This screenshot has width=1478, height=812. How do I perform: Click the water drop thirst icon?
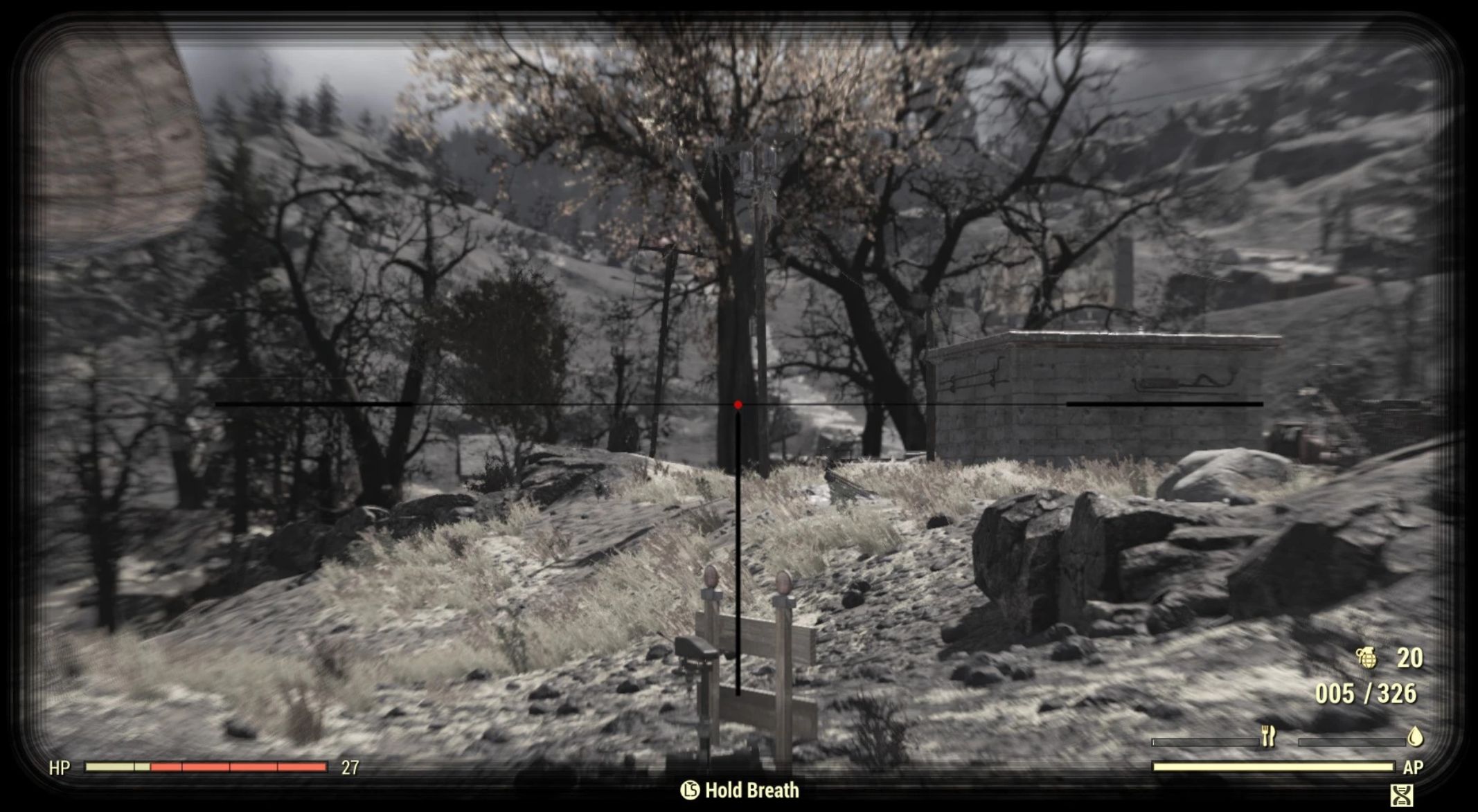point(1416,737)
